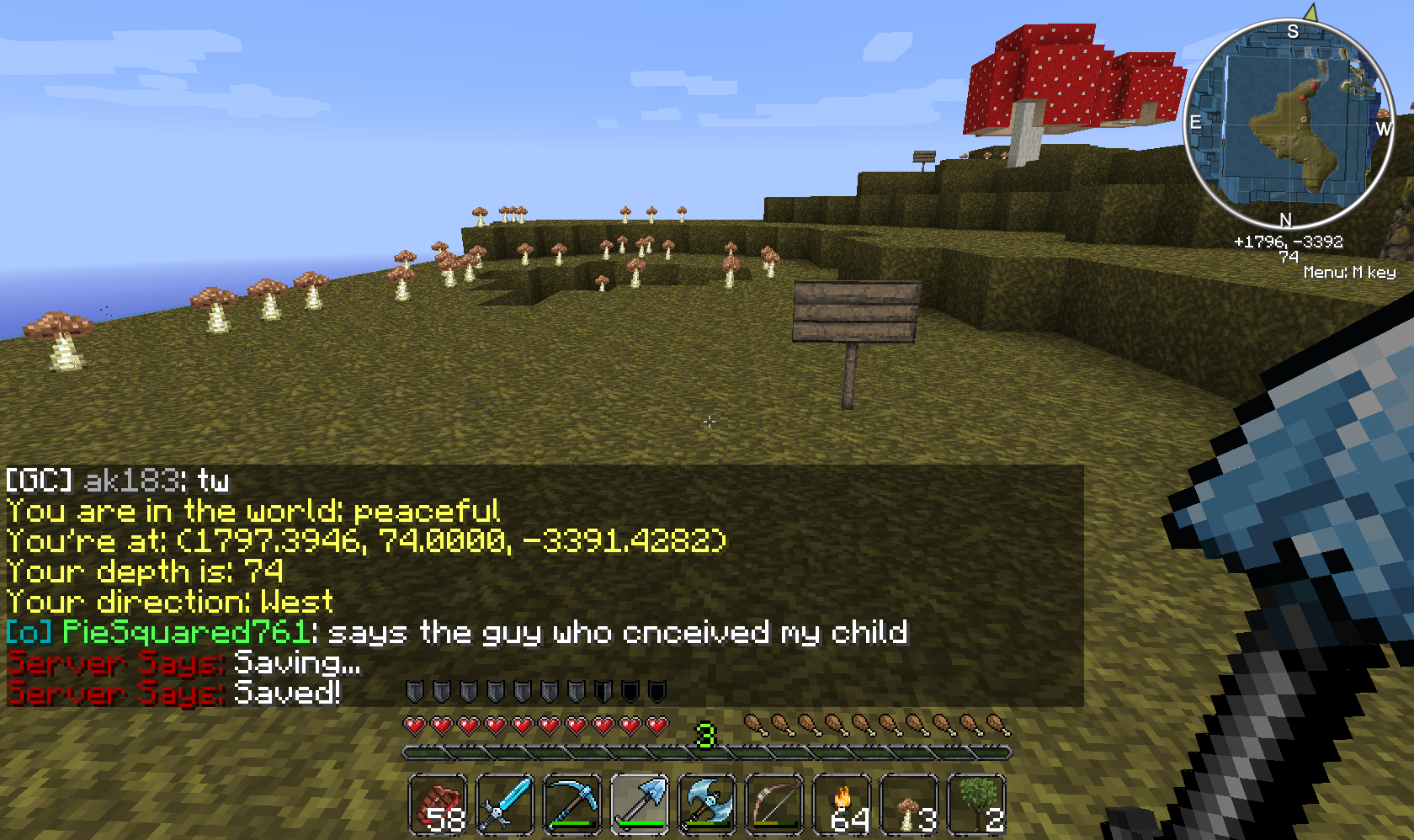Equip the diamond axe from the hotbar

(707, 805)
